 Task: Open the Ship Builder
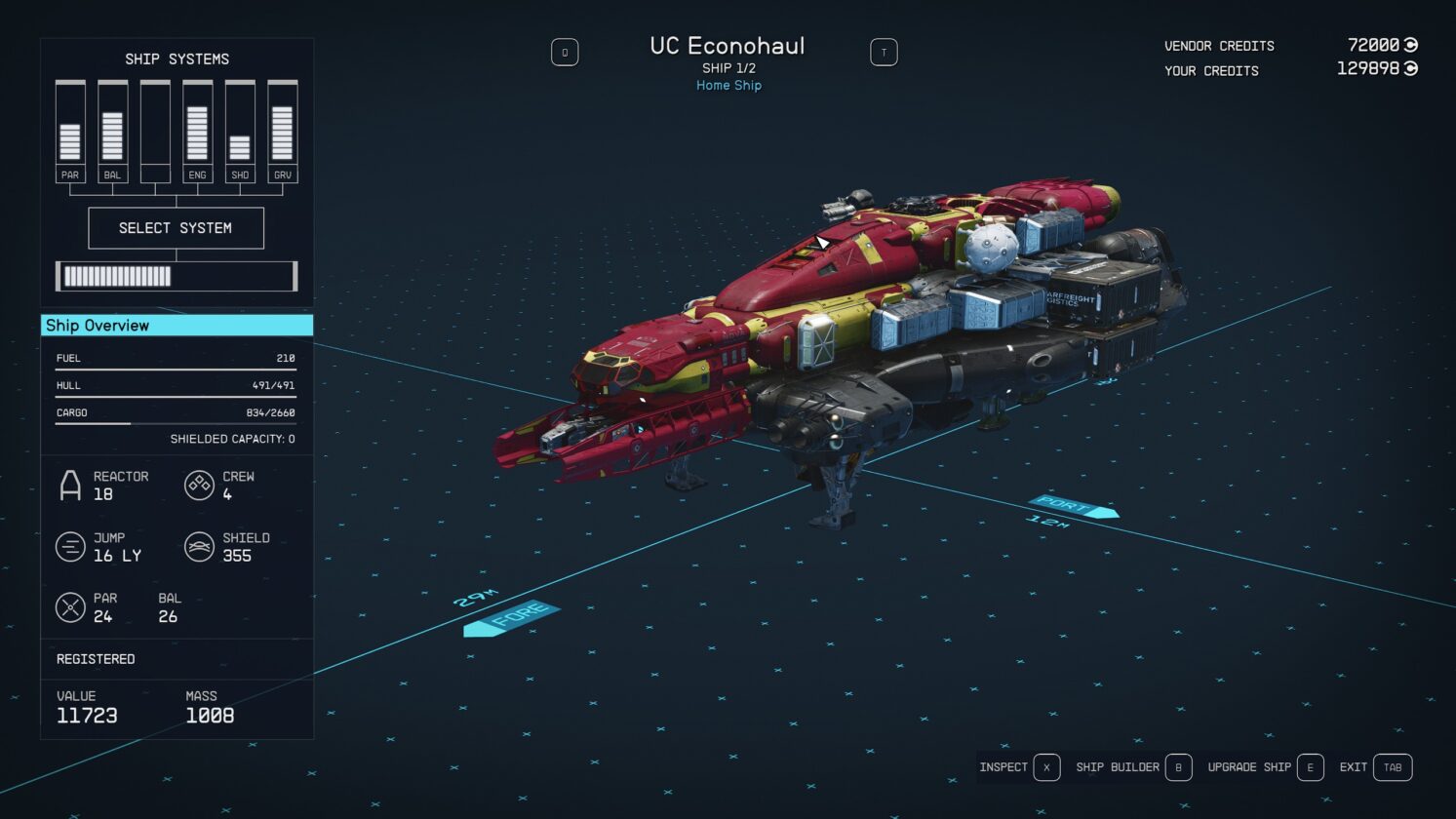coord(1129,767)
